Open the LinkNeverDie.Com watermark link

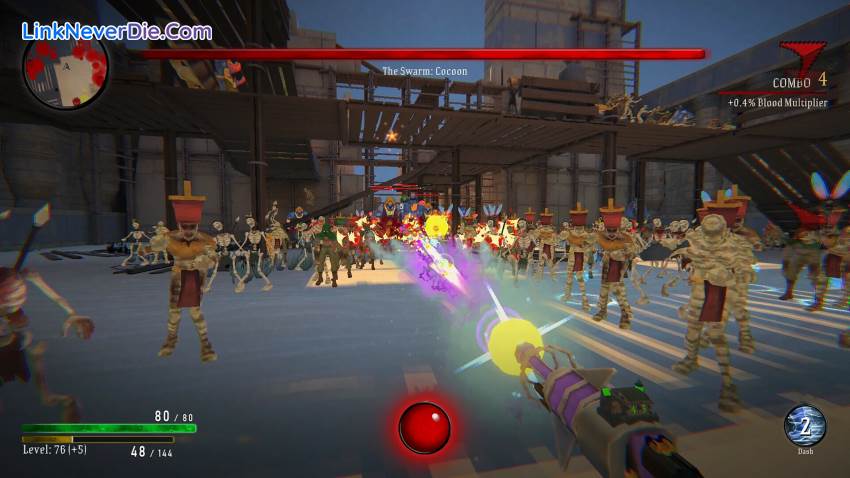point(117,31)
